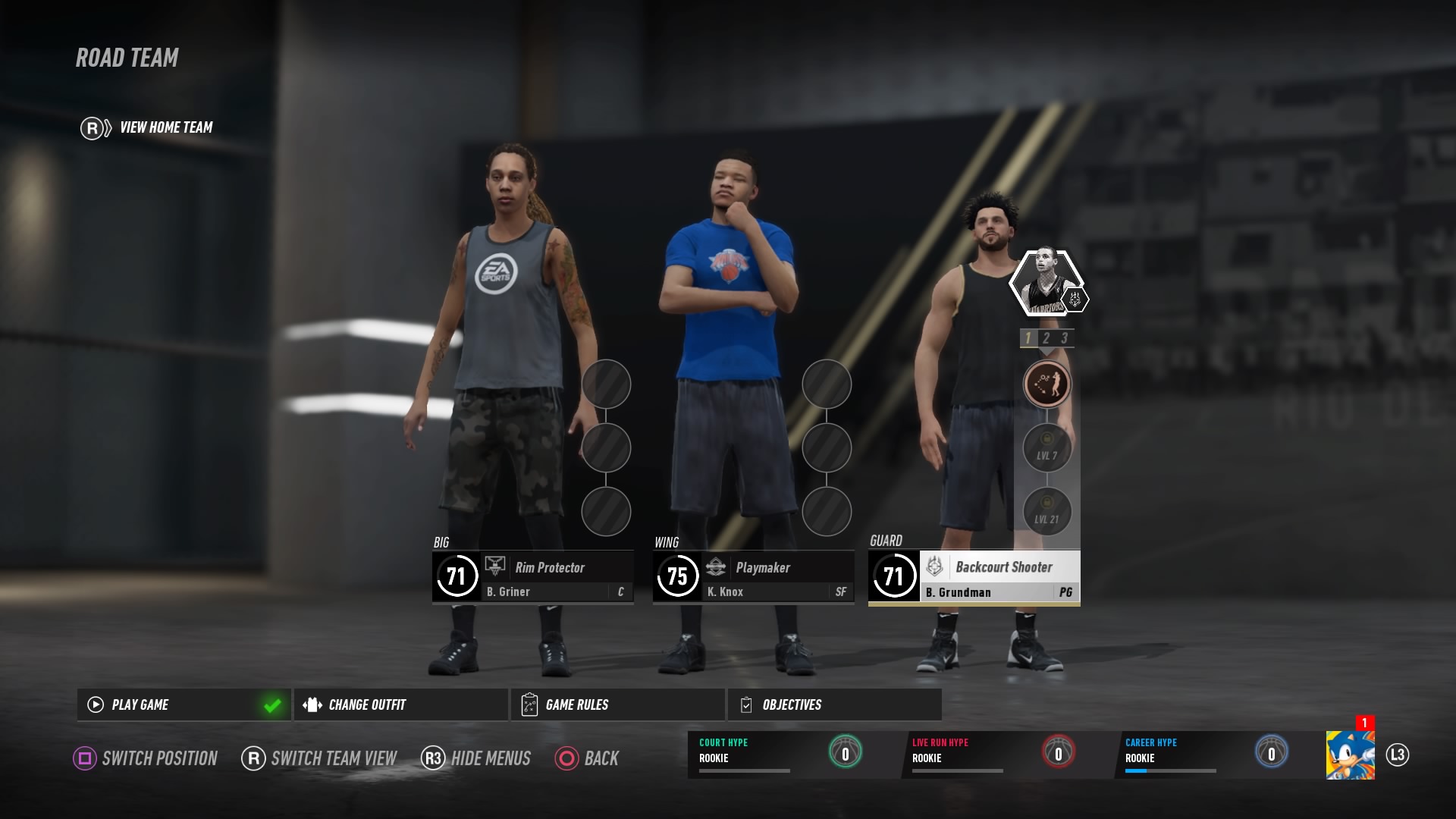Click the Playmaker badge icon next to K. Knox
Viewport: 1456px width, 819px height.
pyautogui.click(x=716, y=567)
